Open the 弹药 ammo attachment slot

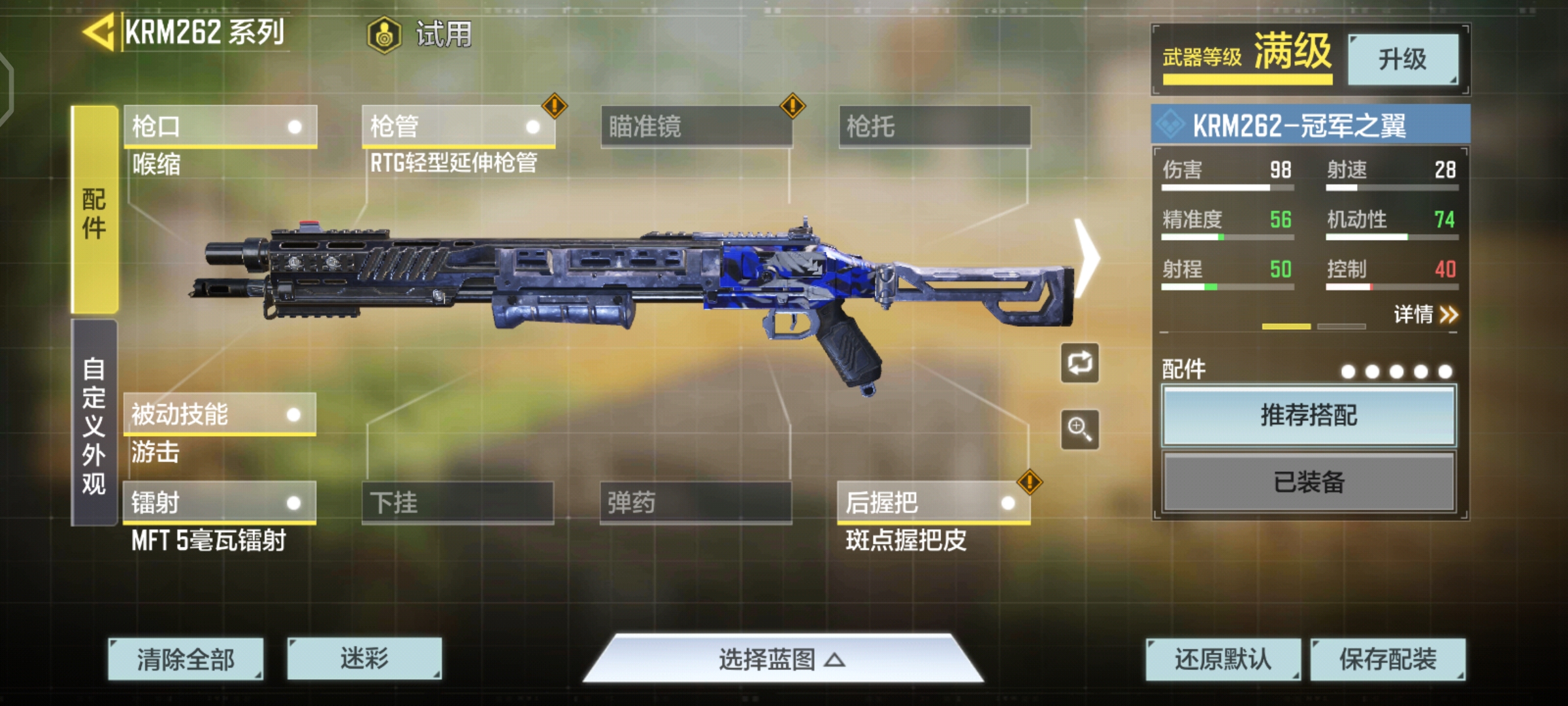coord(696,503)
